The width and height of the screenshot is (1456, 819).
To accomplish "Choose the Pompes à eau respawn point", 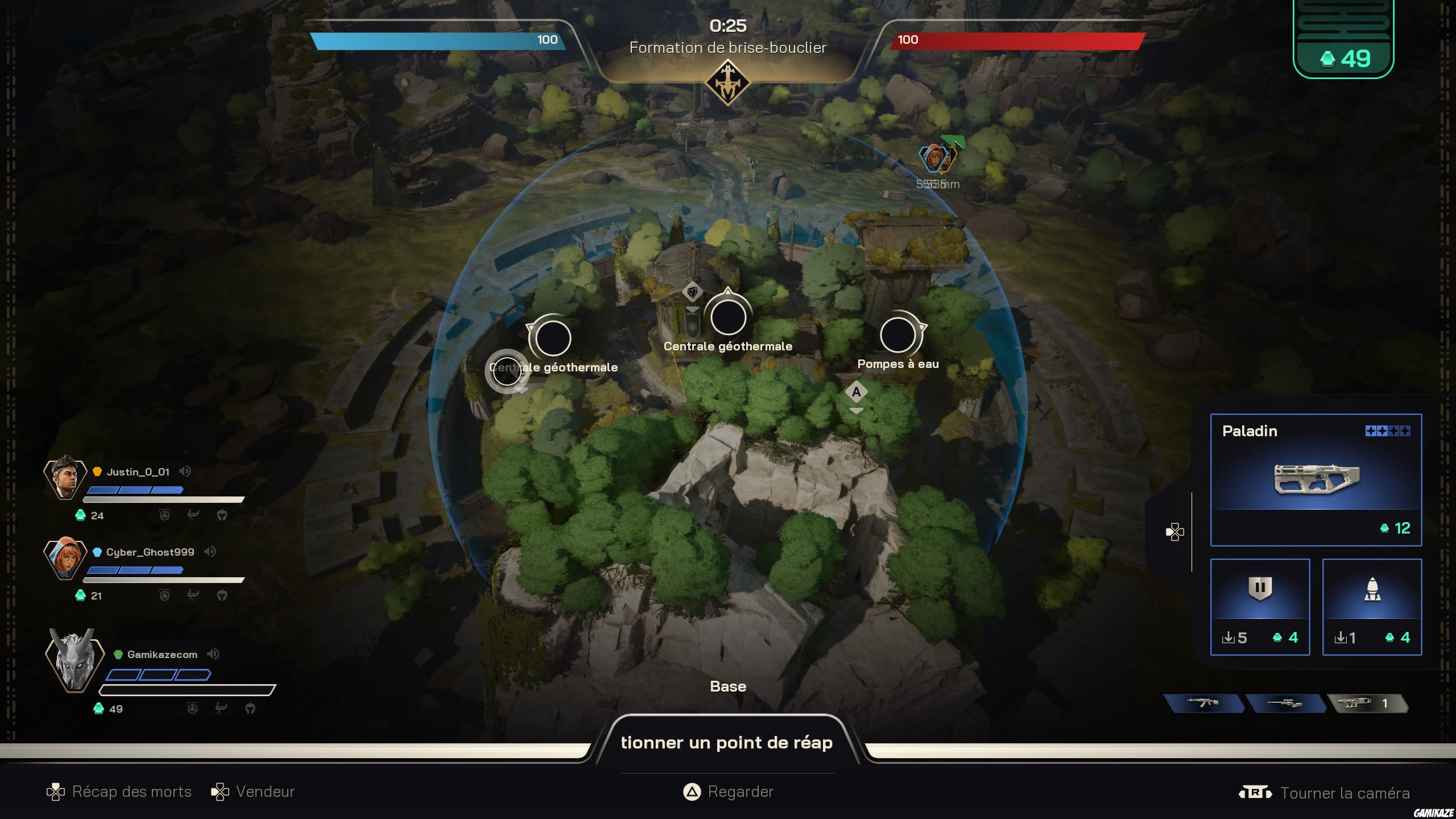I will point(897,335).
